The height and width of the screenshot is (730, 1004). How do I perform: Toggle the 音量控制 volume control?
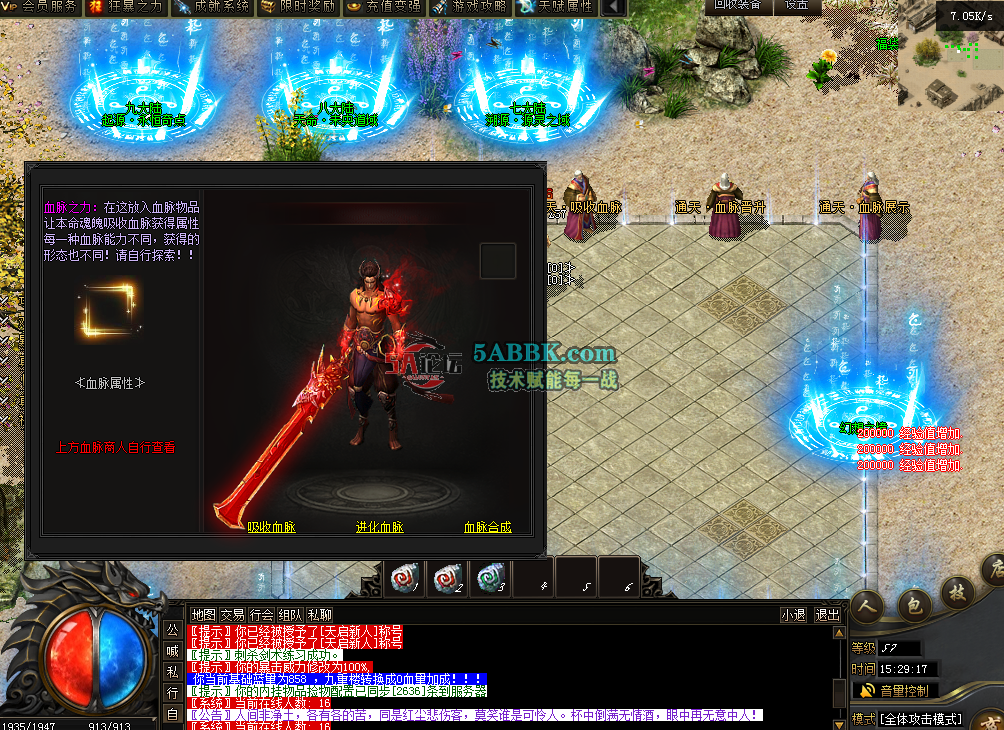pos(893,690)
